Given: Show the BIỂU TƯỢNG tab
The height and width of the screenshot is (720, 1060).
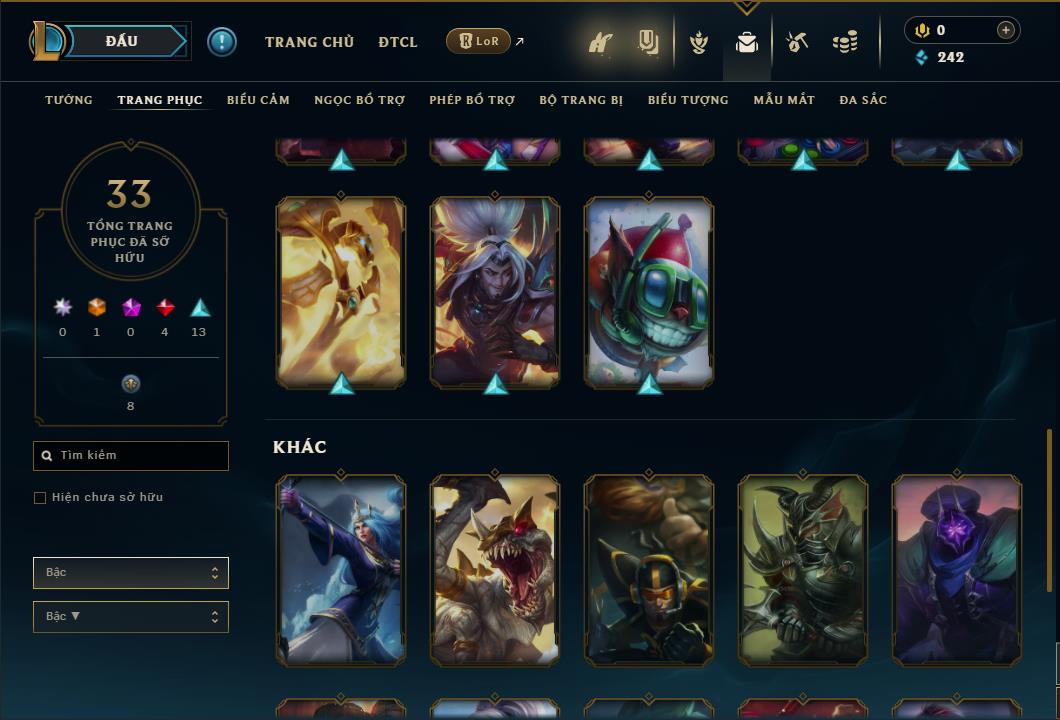Looking at the screenshot, I should click(x=688, y=100).
